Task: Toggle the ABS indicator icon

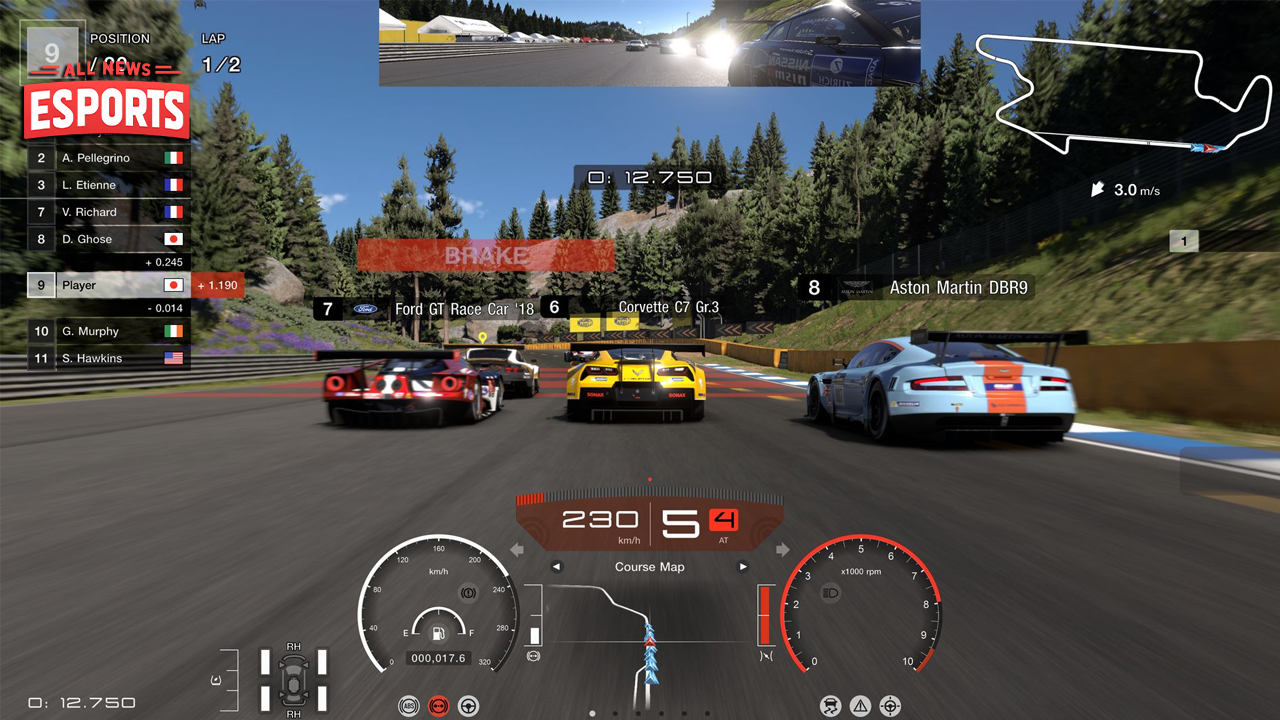Action: [407, 706]
